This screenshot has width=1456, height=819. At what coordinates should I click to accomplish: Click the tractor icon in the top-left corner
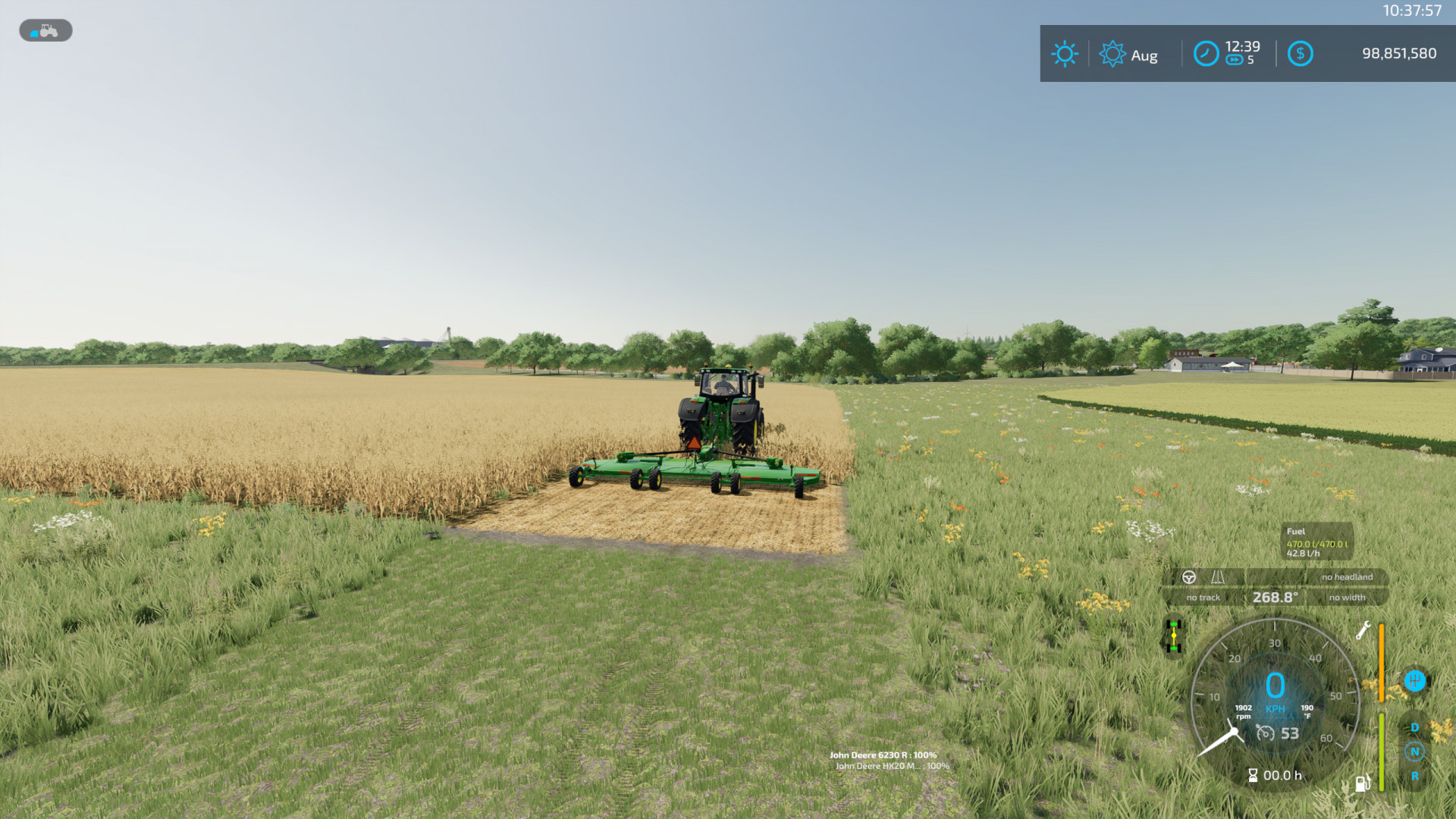click(45, 30)
